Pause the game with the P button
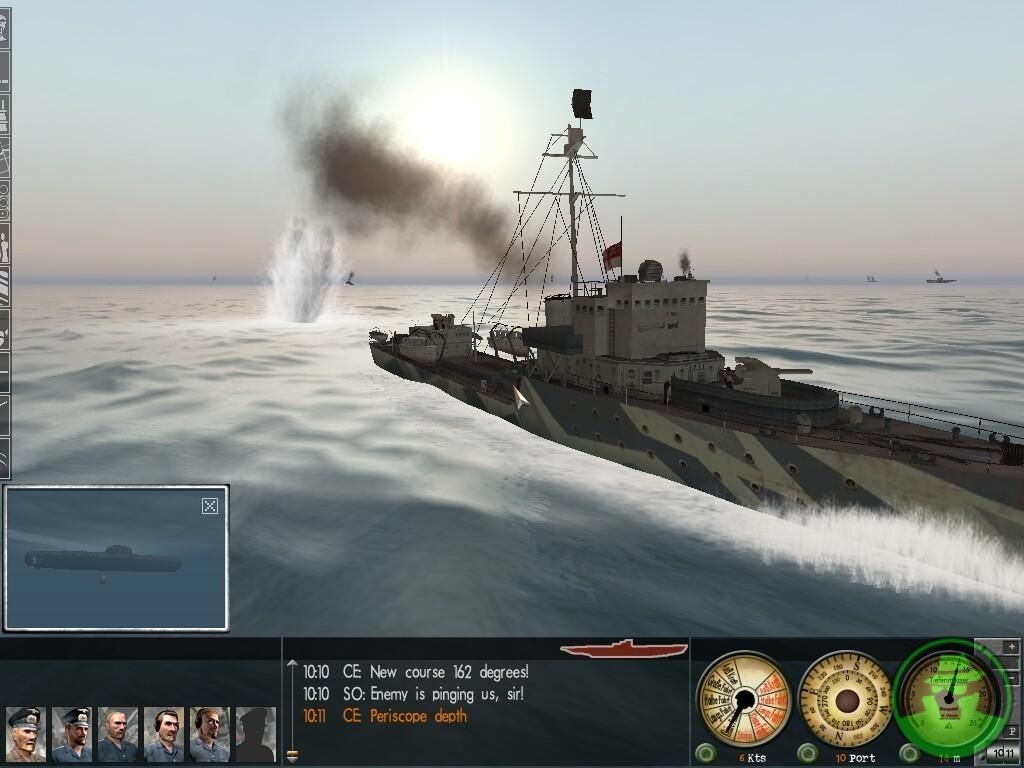Image resolution: width=1024 pixels, height=768 pixels. click(x=1012, y=731)
